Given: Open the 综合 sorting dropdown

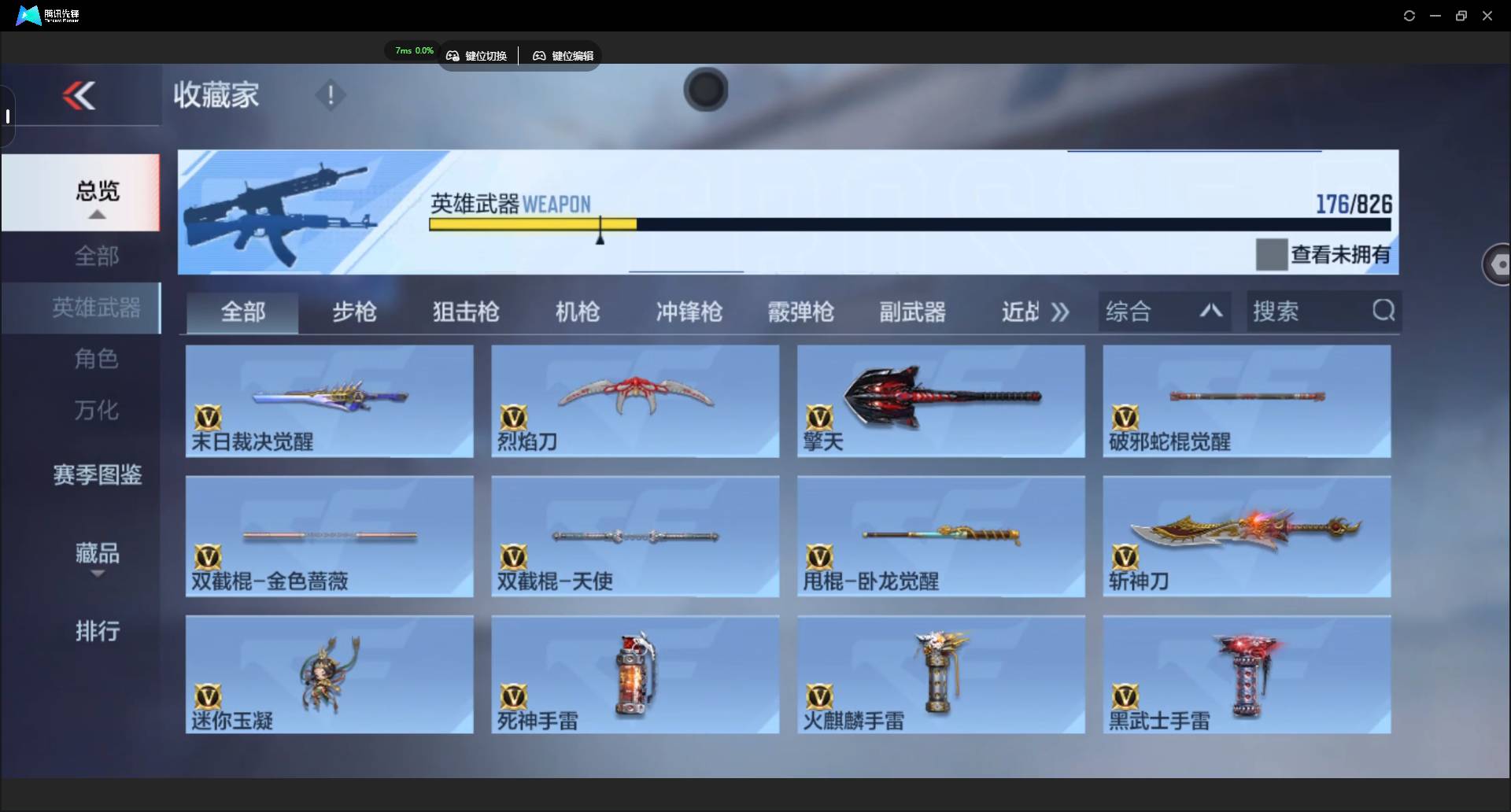Looking at the screenshot, I should (1129, 311).
